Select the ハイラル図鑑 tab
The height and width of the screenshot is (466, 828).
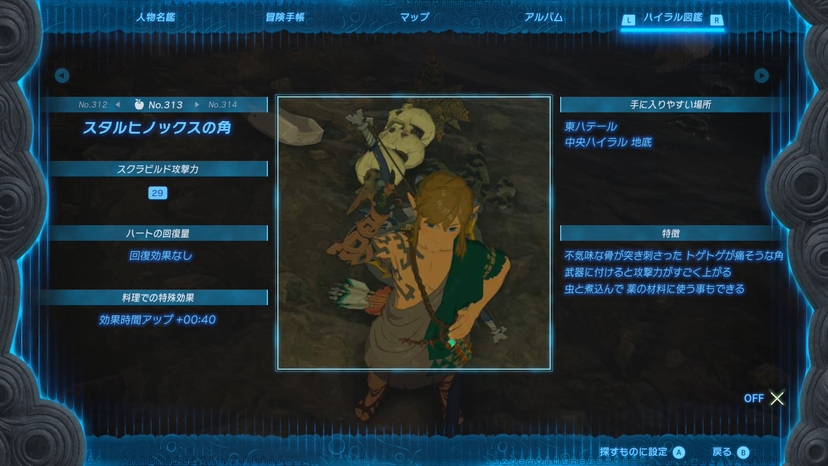click(x=672, y=18)
